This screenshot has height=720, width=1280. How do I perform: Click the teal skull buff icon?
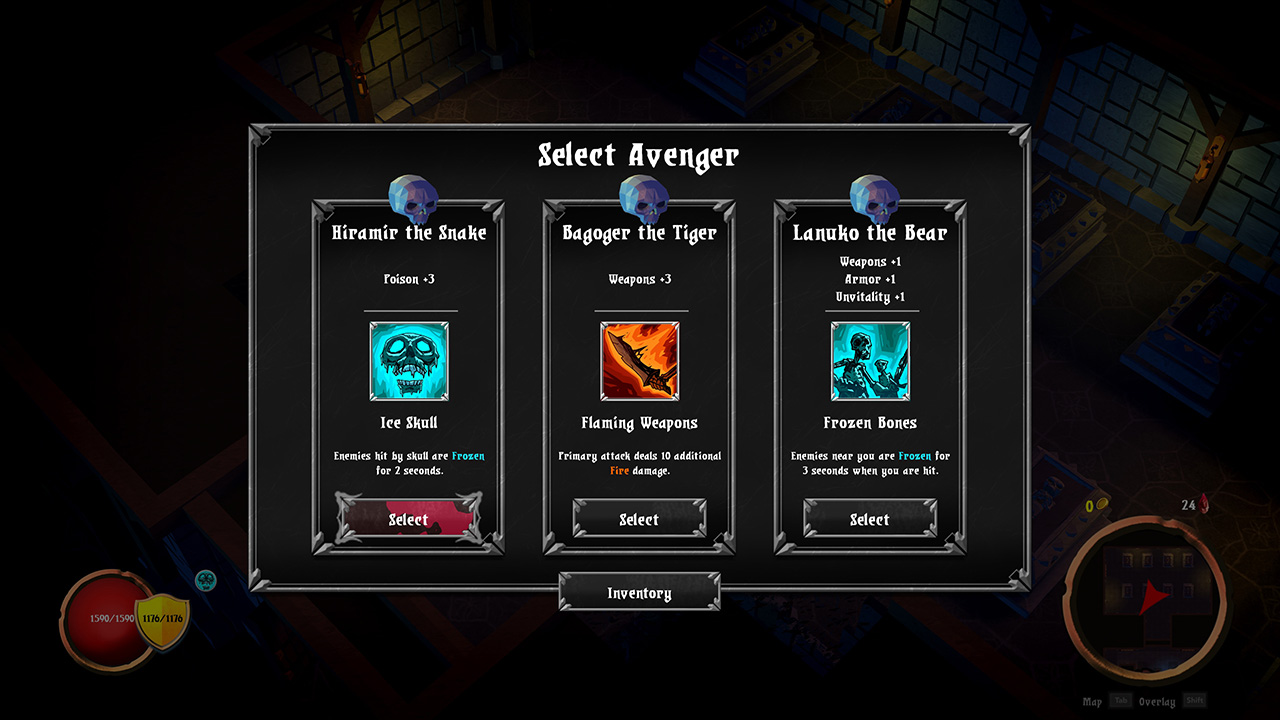coord(207,579)
